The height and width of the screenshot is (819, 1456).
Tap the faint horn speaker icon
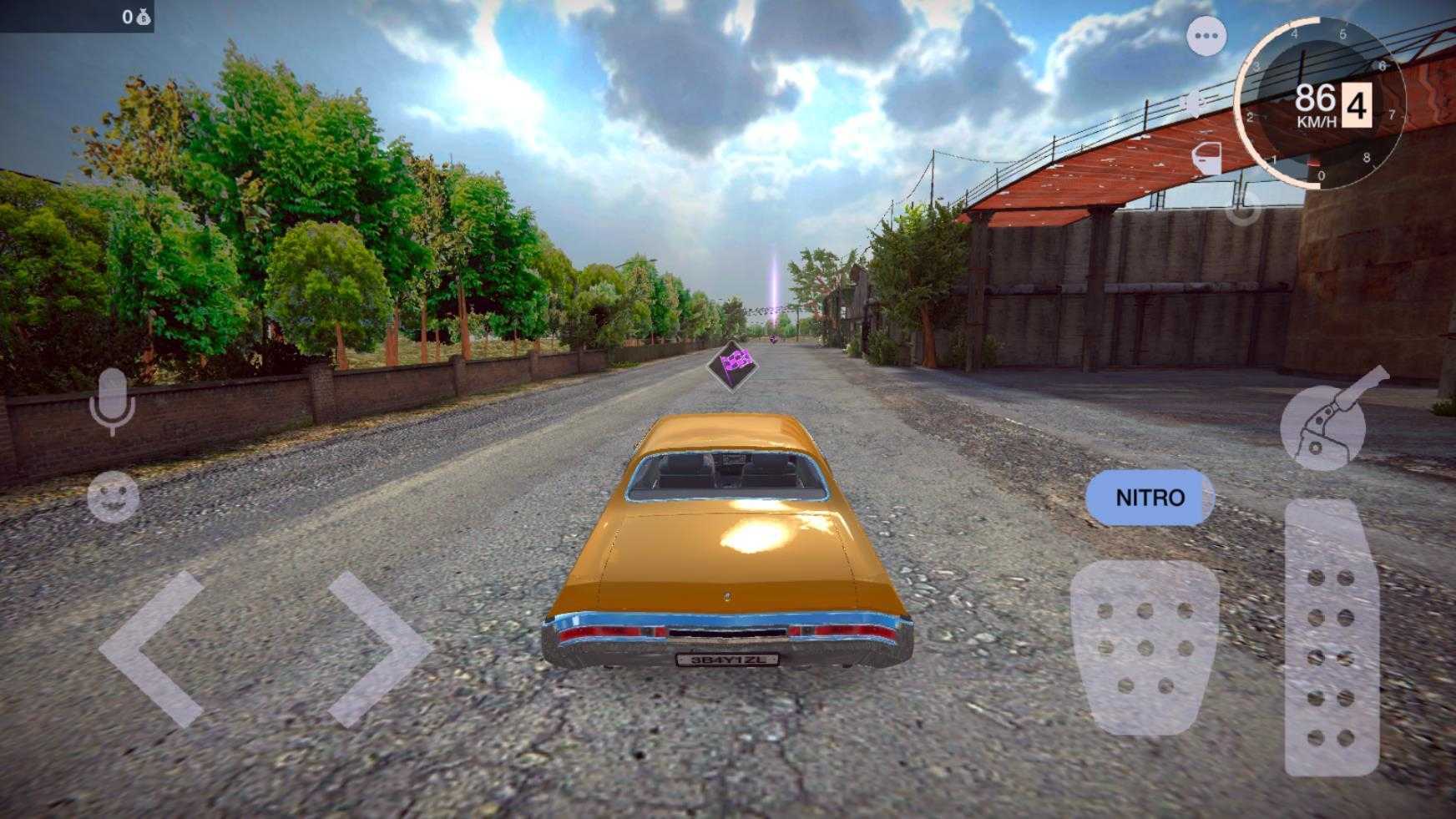[1194, 104]
